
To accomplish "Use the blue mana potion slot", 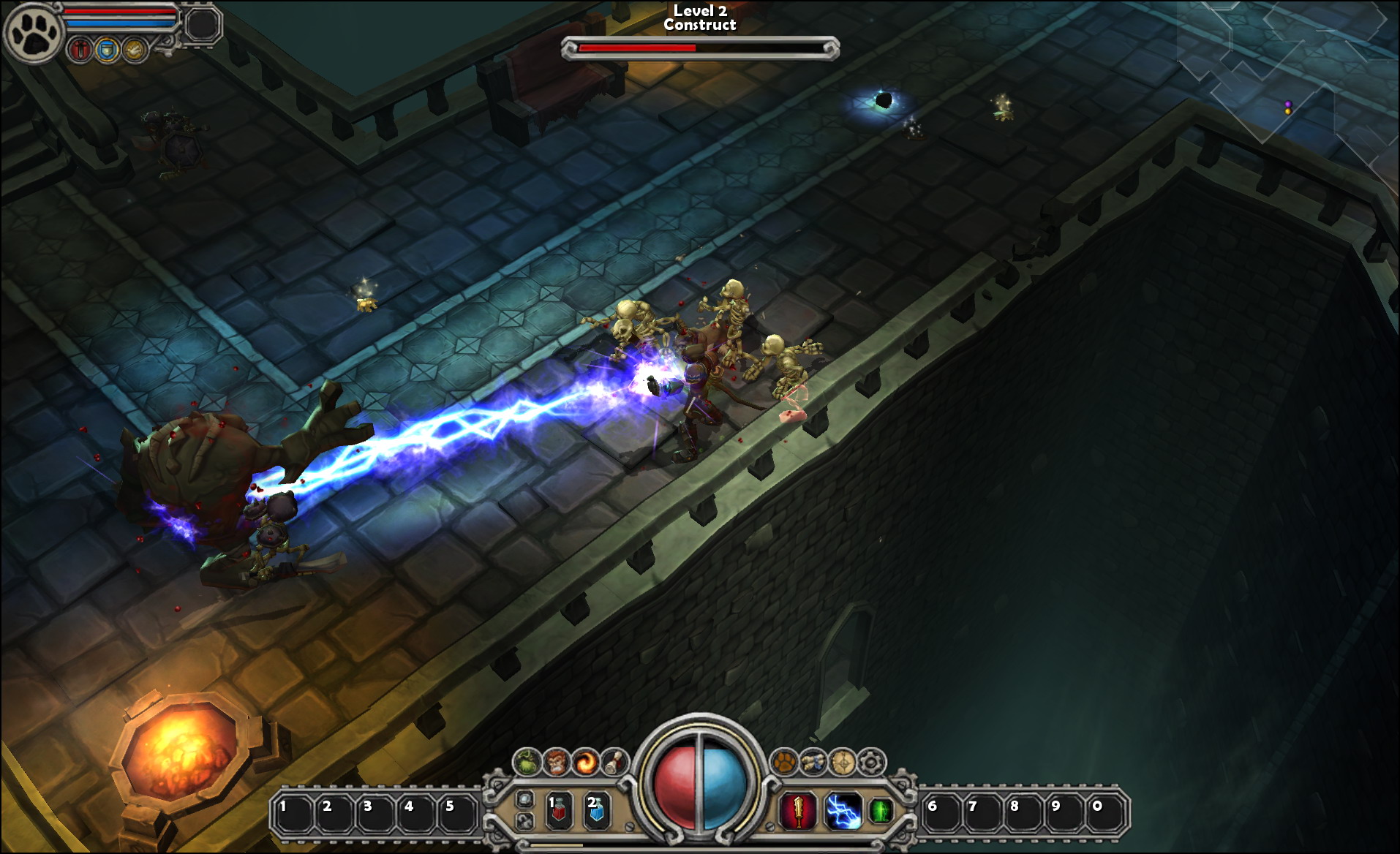I will [x=596, y=810].
